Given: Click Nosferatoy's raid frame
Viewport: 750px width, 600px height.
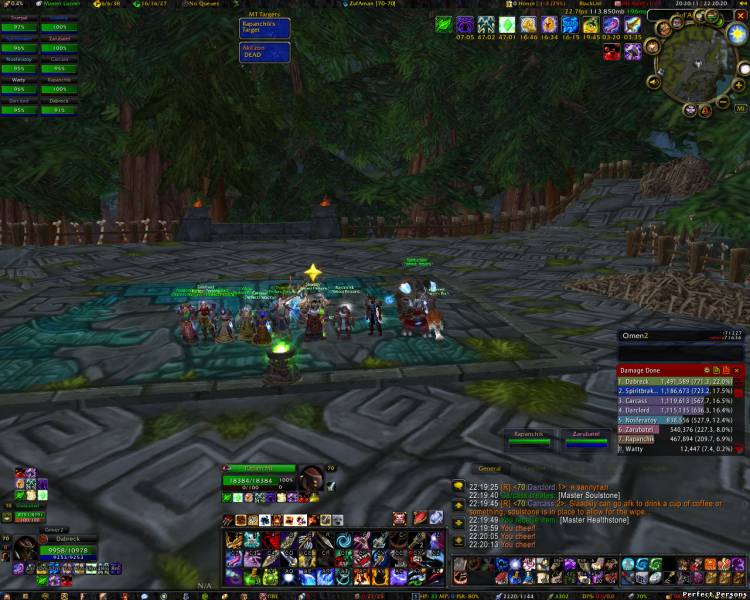Looking at the screenshot, I should click(x=19, y=62).
